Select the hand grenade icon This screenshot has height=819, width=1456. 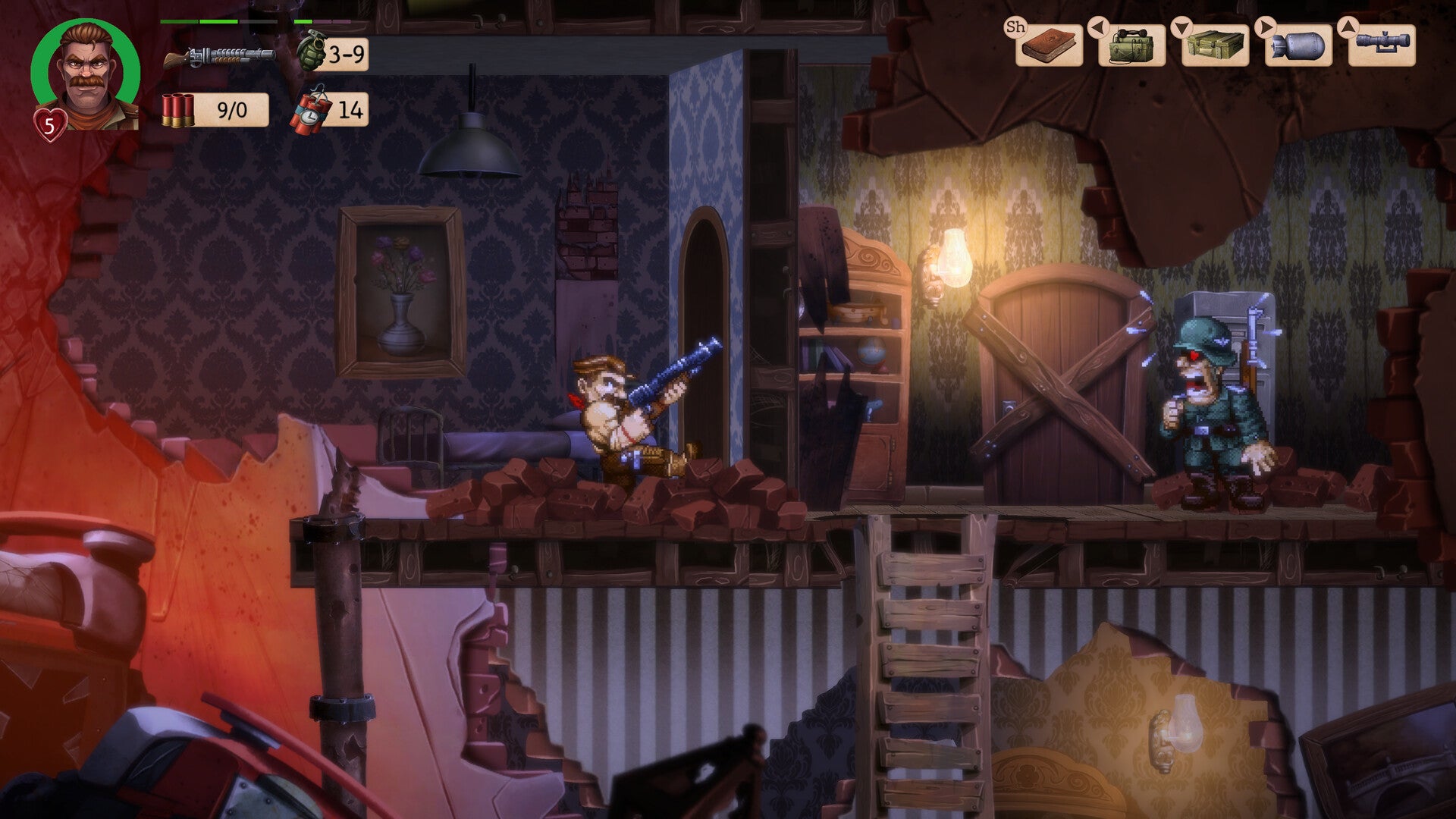pyautogui.click(x=310, y=52)
